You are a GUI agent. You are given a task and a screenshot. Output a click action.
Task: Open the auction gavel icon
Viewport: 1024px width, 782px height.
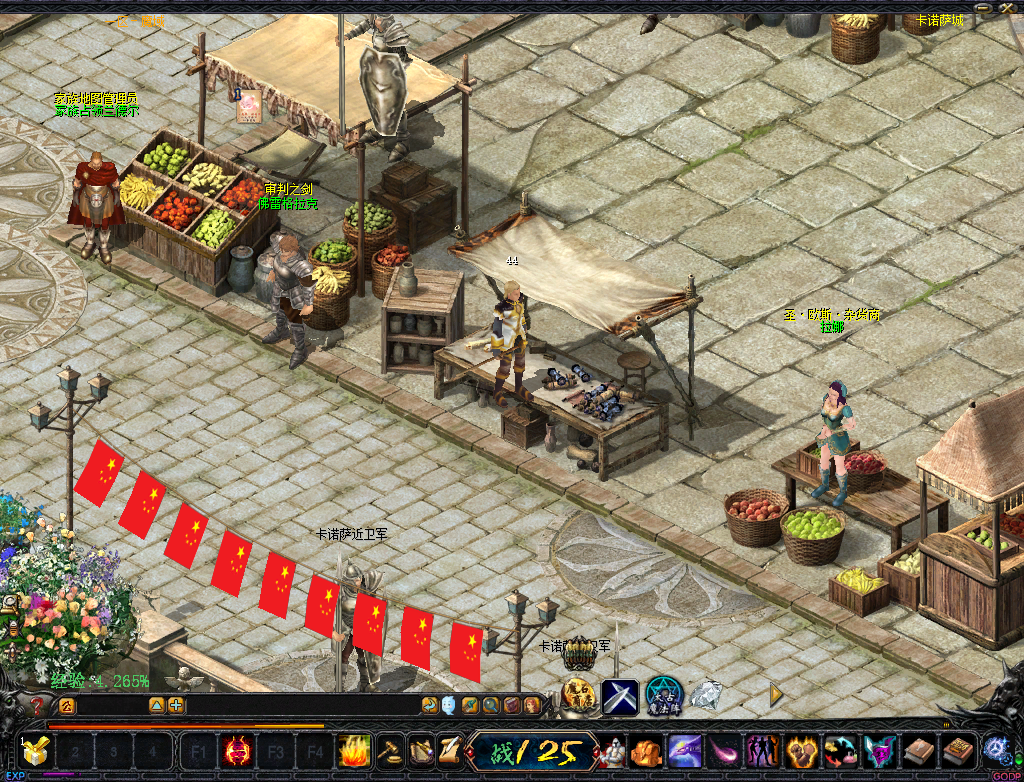pyautogui.click(x=389, y=750)
